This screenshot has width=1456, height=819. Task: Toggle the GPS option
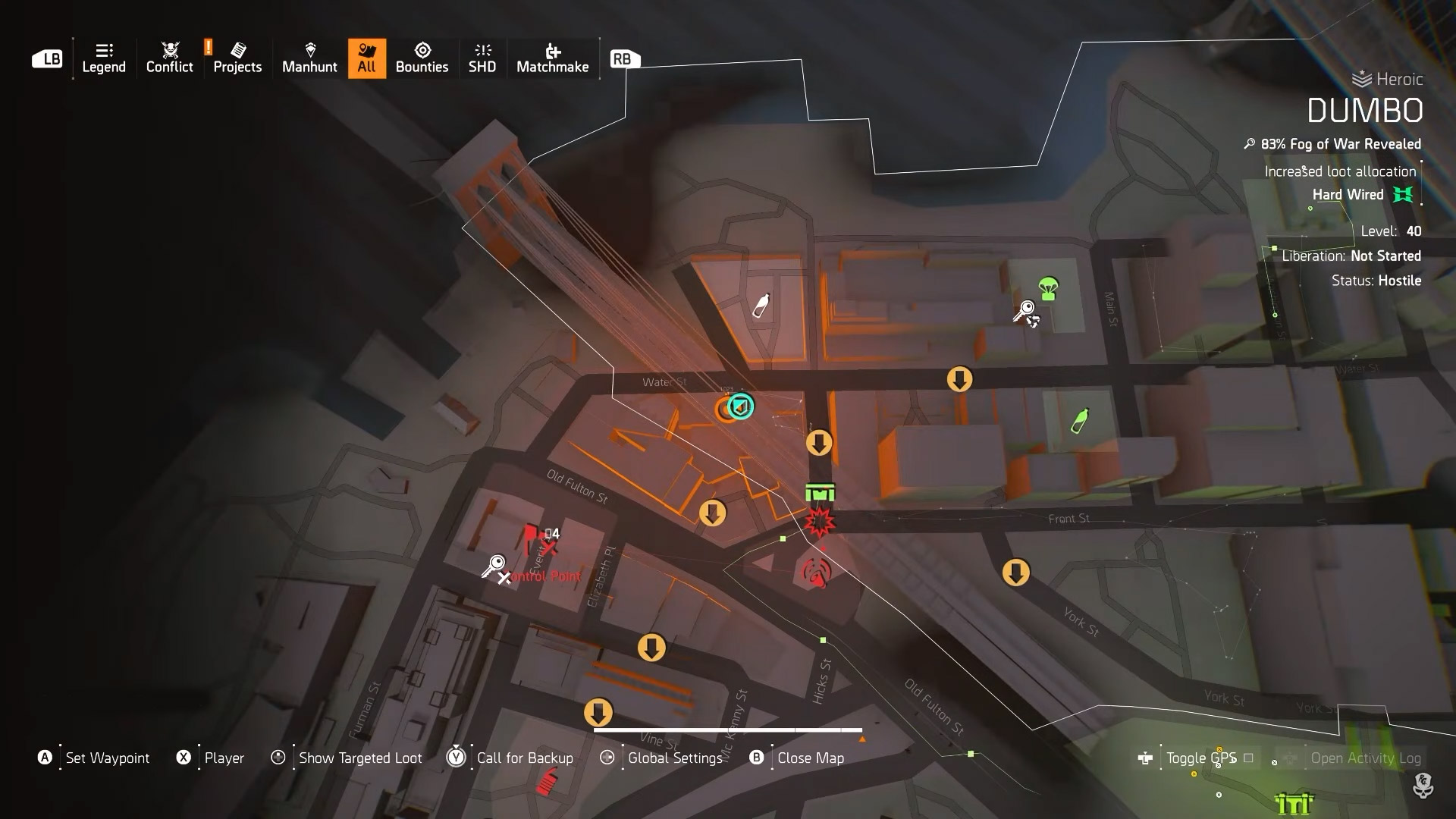1201,758
